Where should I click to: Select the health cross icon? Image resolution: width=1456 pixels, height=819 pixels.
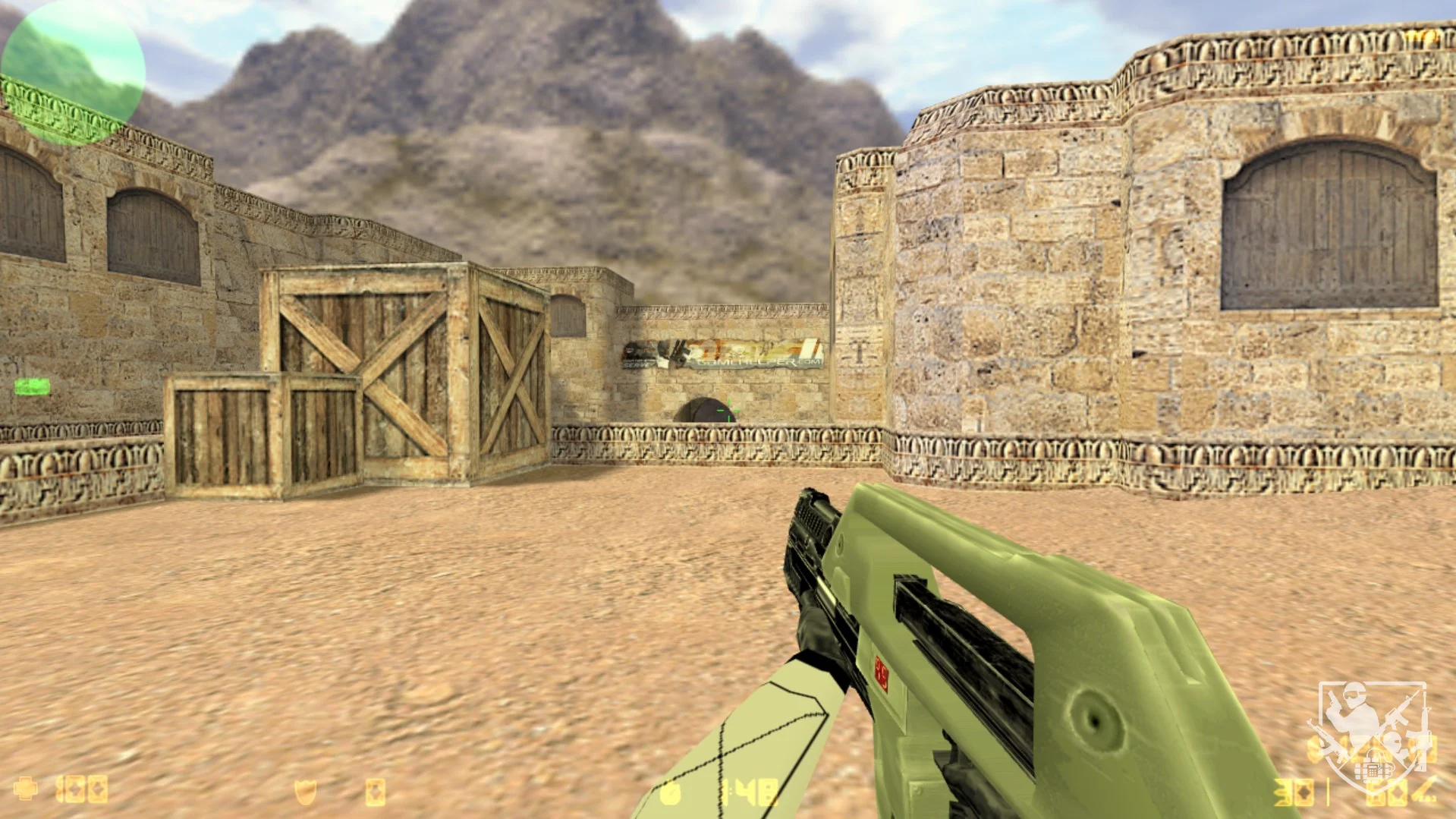point(26,789)
